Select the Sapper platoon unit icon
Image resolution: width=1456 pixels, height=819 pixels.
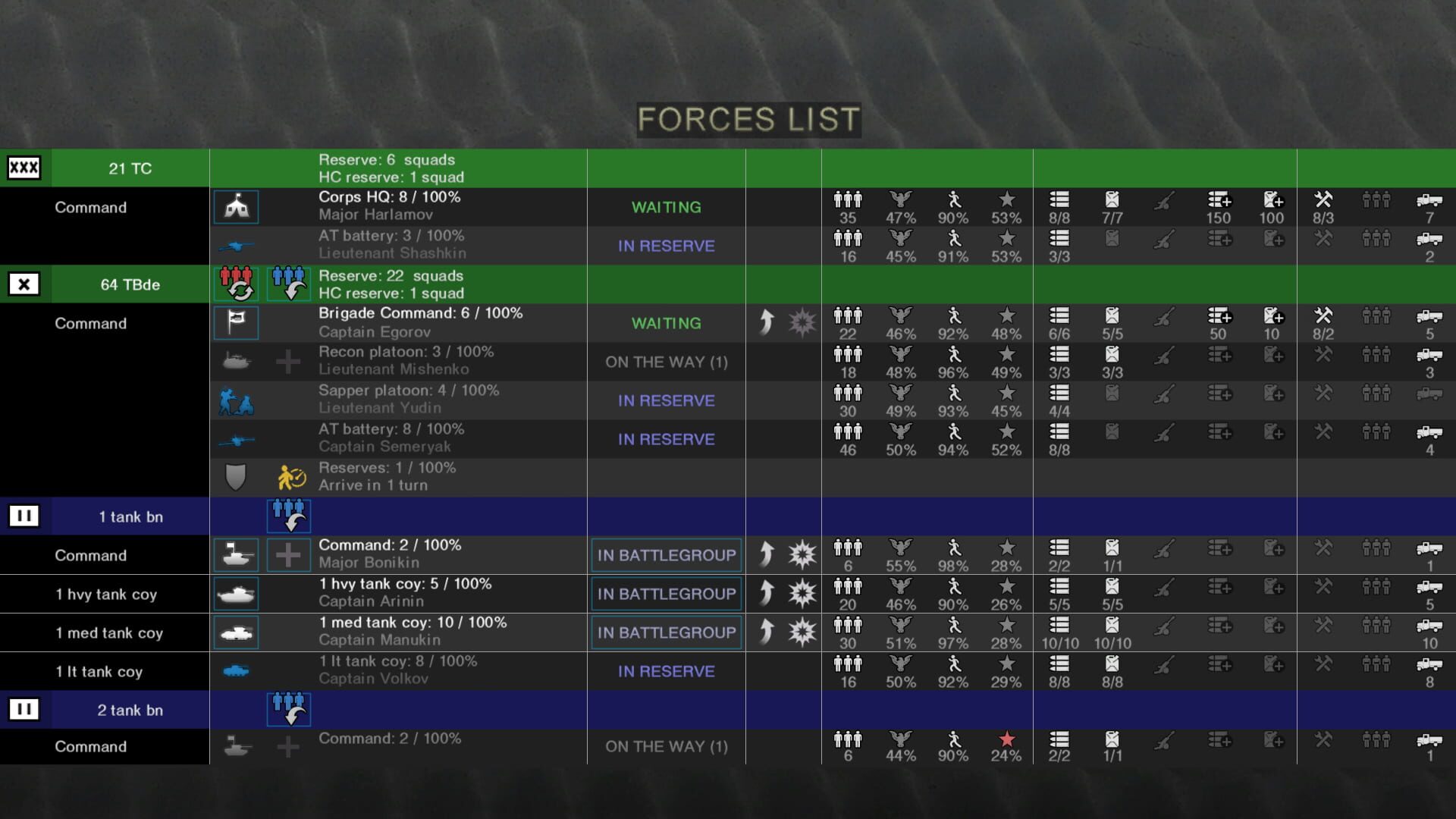click(x=235, y=400)
